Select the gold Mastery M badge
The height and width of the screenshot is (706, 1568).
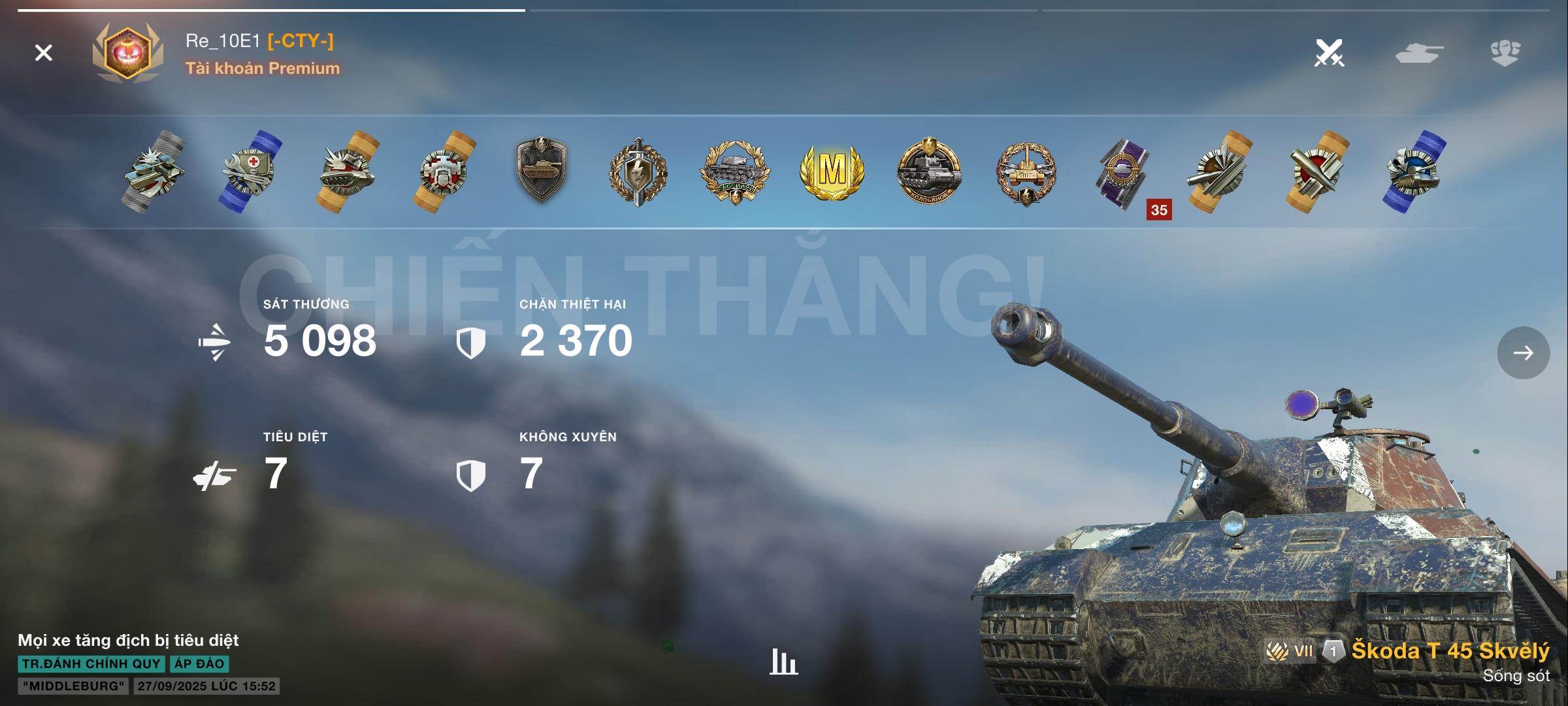(x=832, y=171)
